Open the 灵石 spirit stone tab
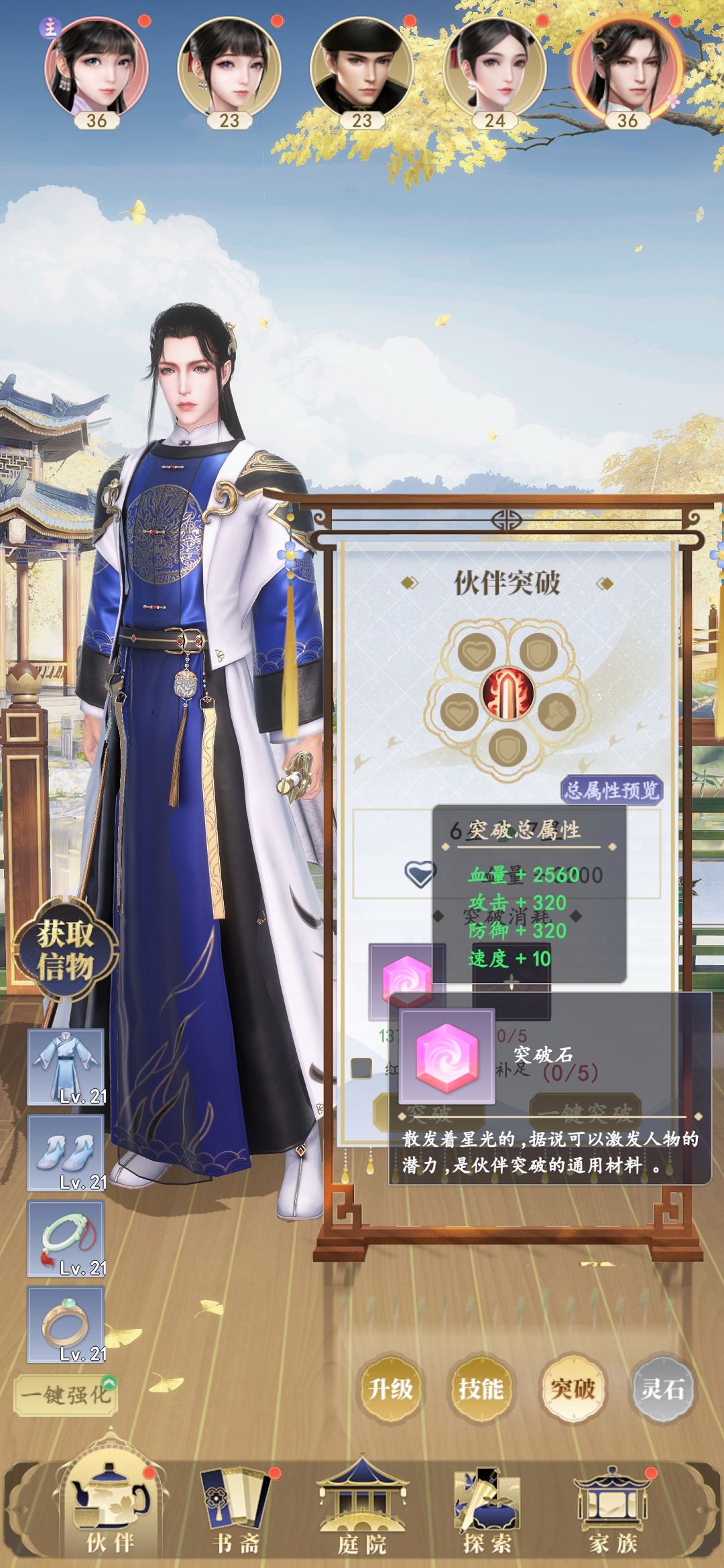 tap(662, 1388)
